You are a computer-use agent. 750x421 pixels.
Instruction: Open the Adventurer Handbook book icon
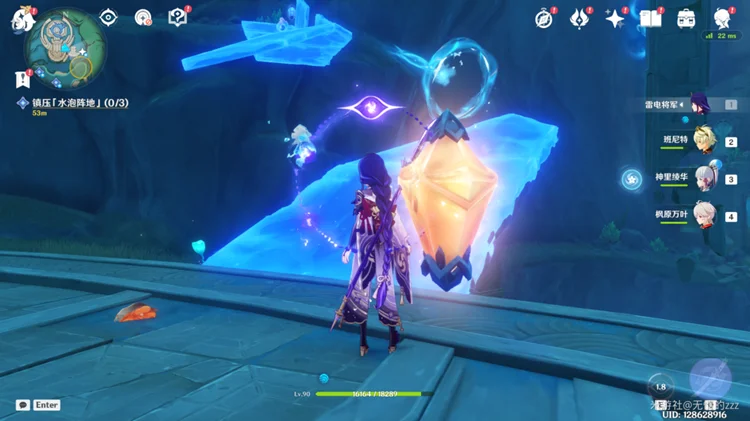651,18
